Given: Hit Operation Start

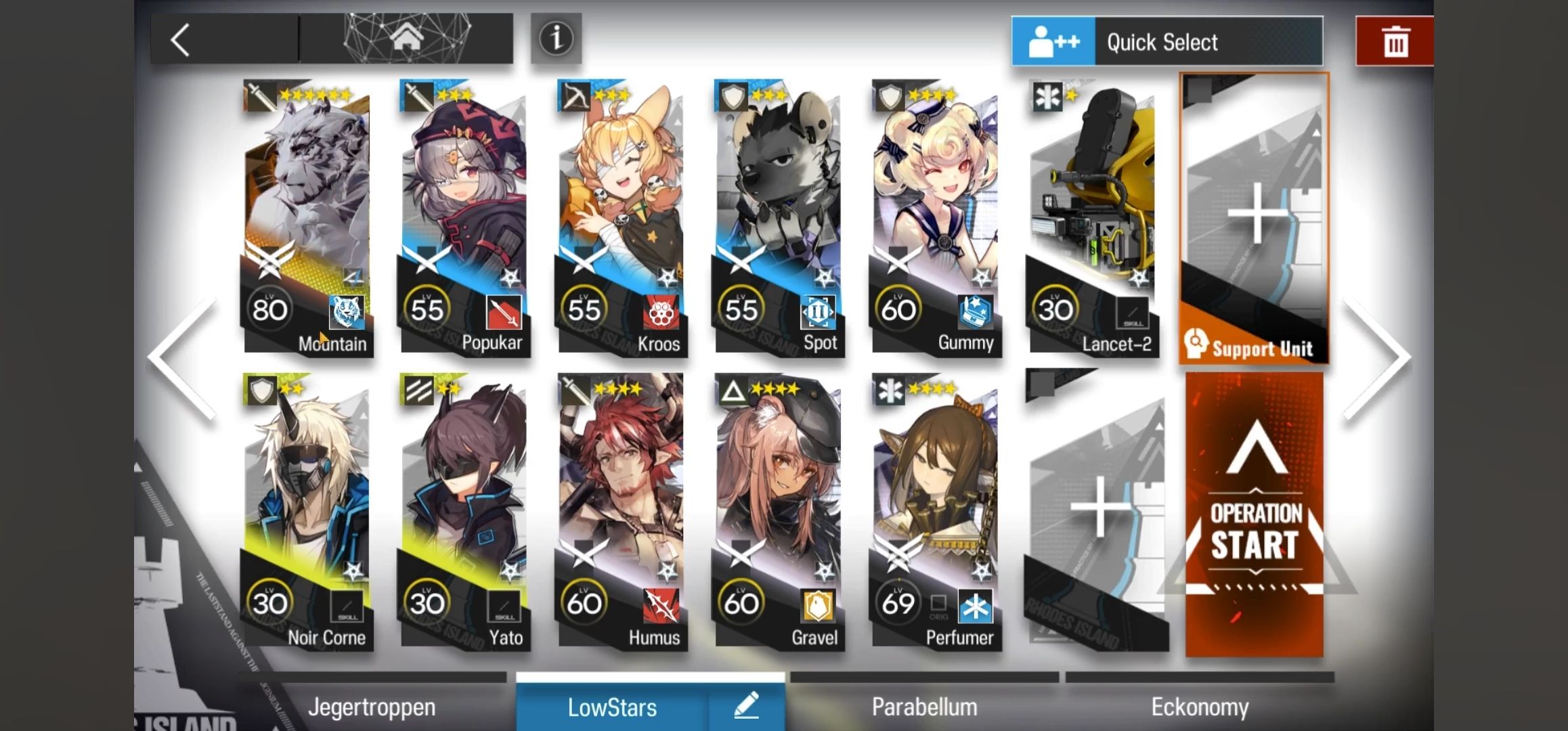Looking at the screenshot, I should click(x=1254, y=516).
